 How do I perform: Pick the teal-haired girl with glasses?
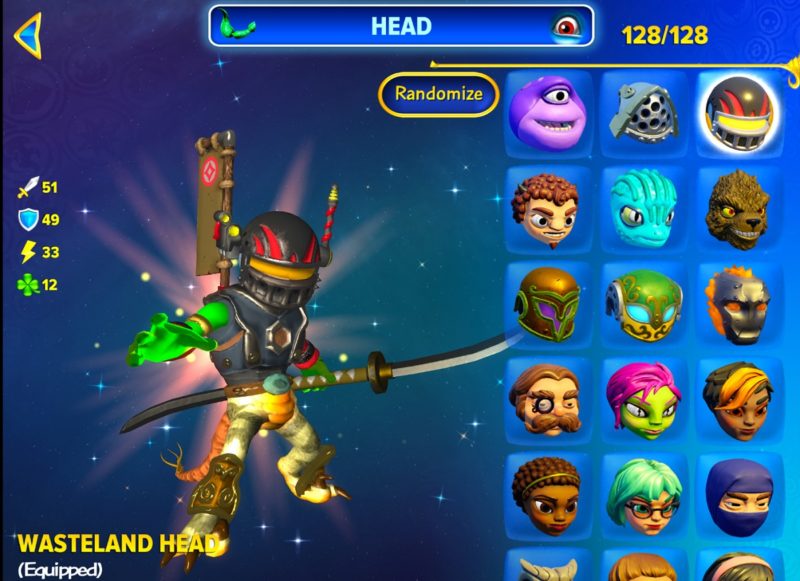[642, 491]
